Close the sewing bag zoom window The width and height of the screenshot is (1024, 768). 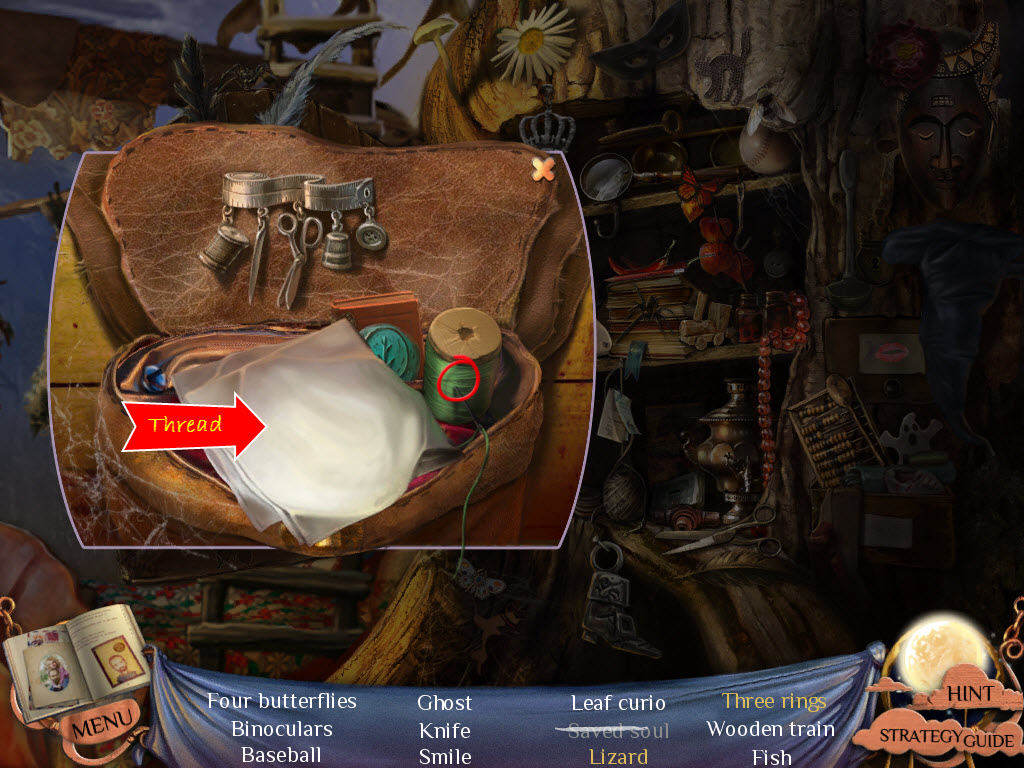tap(544, 169)
